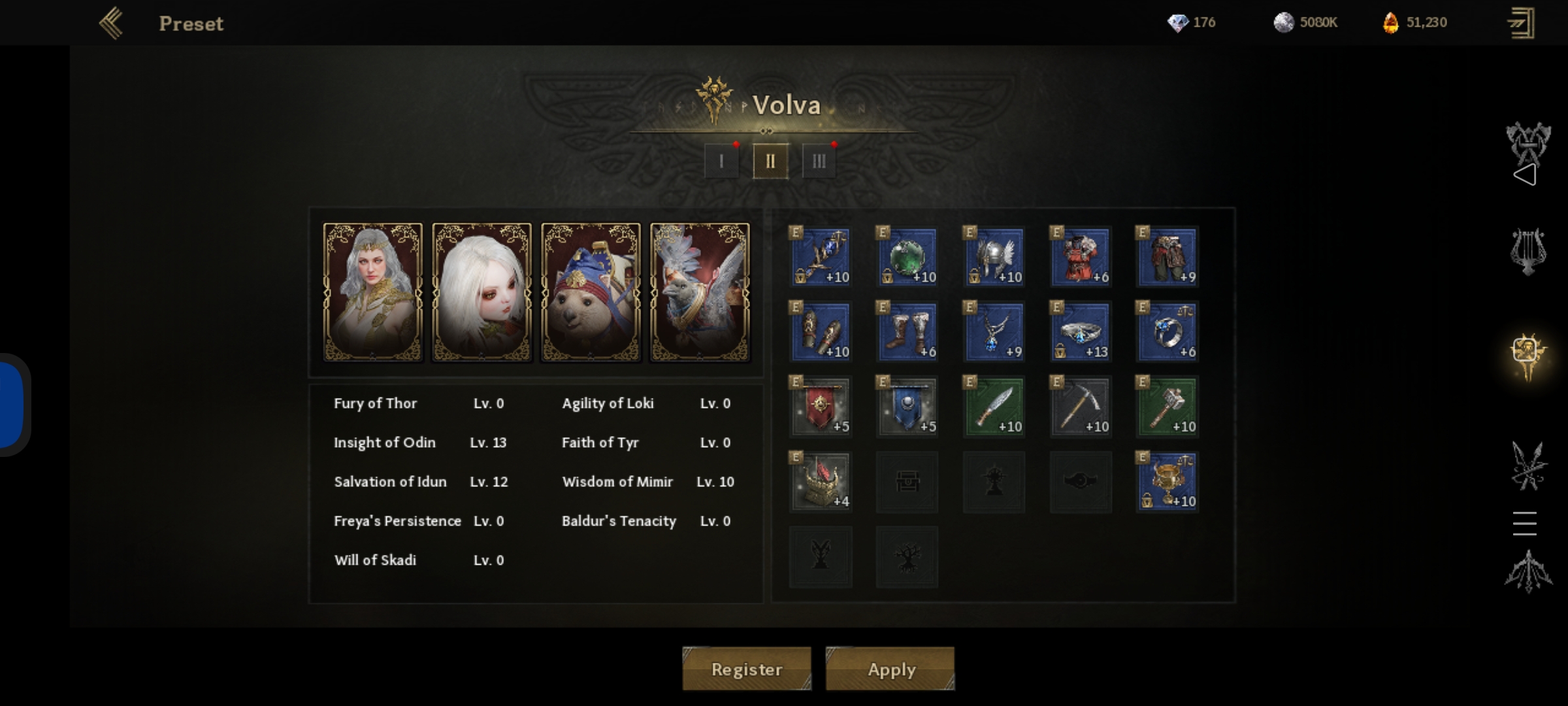Select the winged helmet slot
This screenshot has width=1568, height=706.
994,257
